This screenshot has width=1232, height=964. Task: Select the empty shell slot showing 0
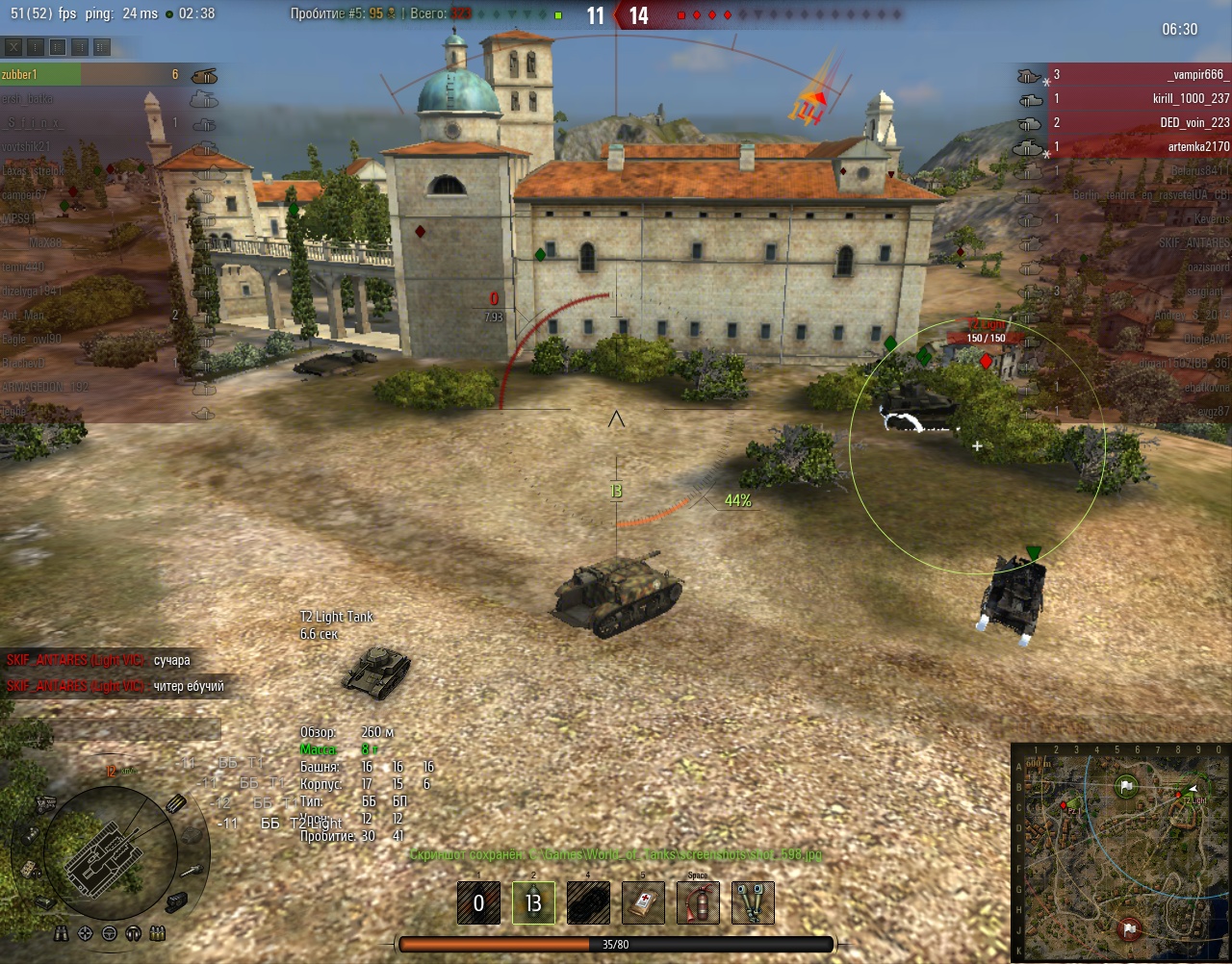click(478, 904)
